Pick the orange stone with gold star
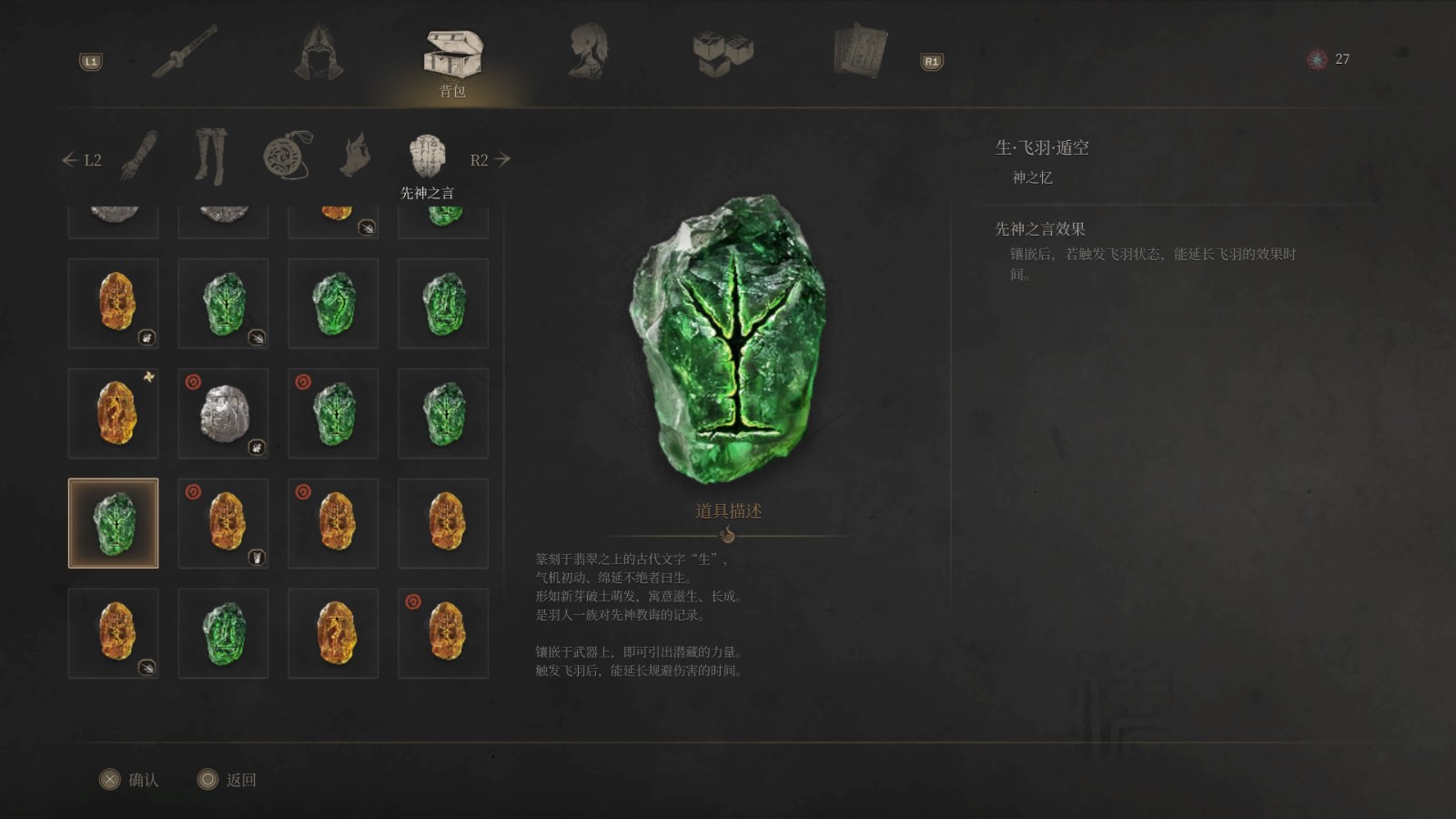1456x819 pixels. pos(114,413)
